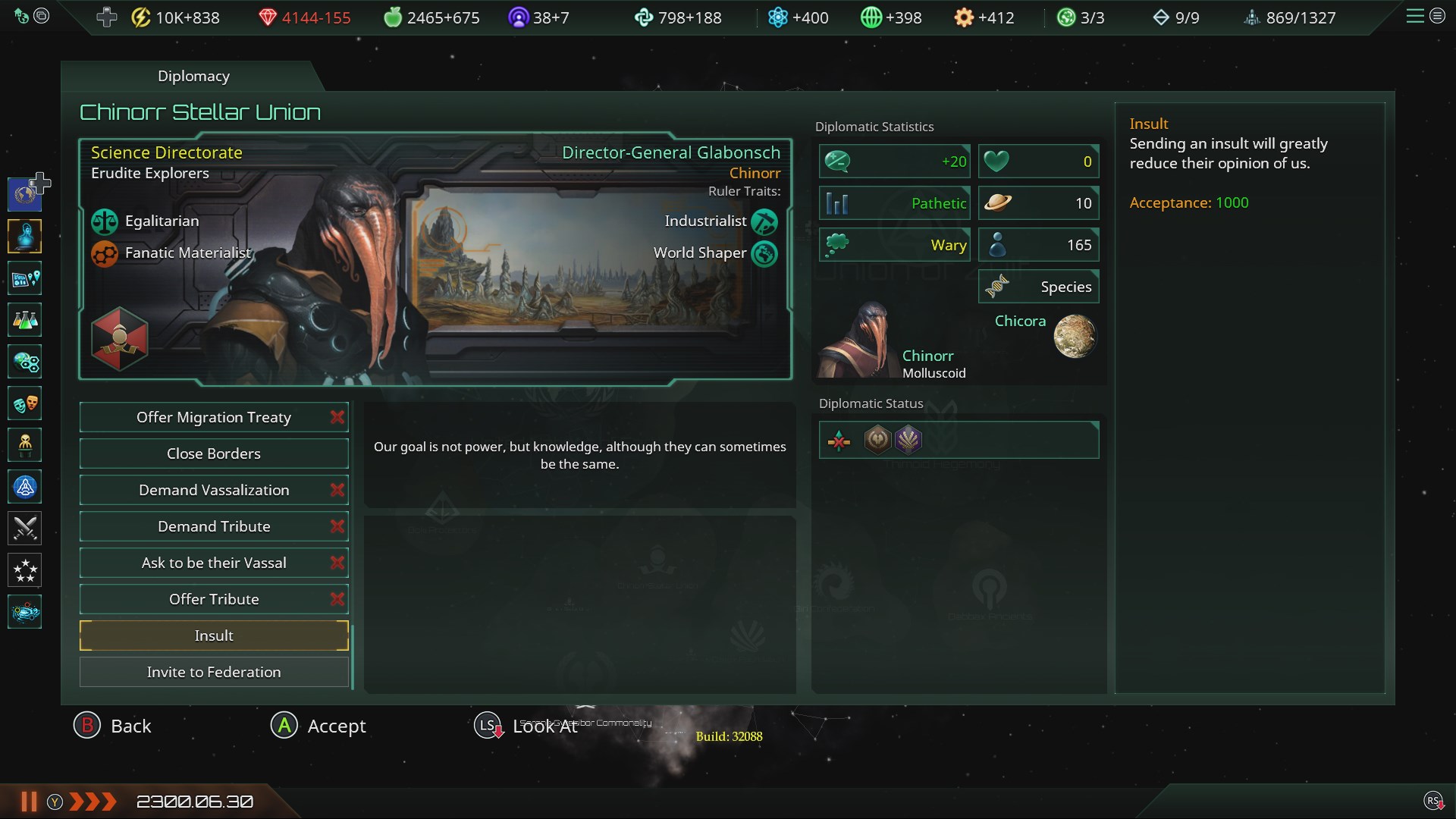Click the +20 opinion statistic
The width and height of the screenshot is (1456, 819).
click(x=895, y=161)
